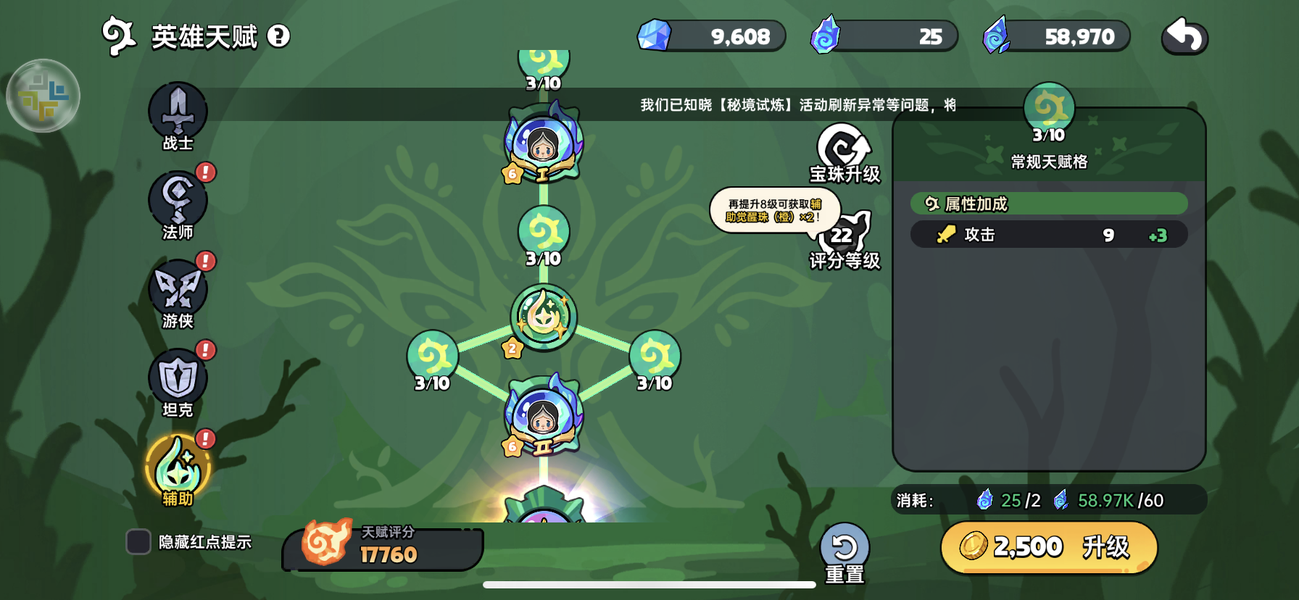The height and width of the screenshot is (600, 1299).
Task: Show help for 英雄天赋 question mark
Action: tap(279, 37)
